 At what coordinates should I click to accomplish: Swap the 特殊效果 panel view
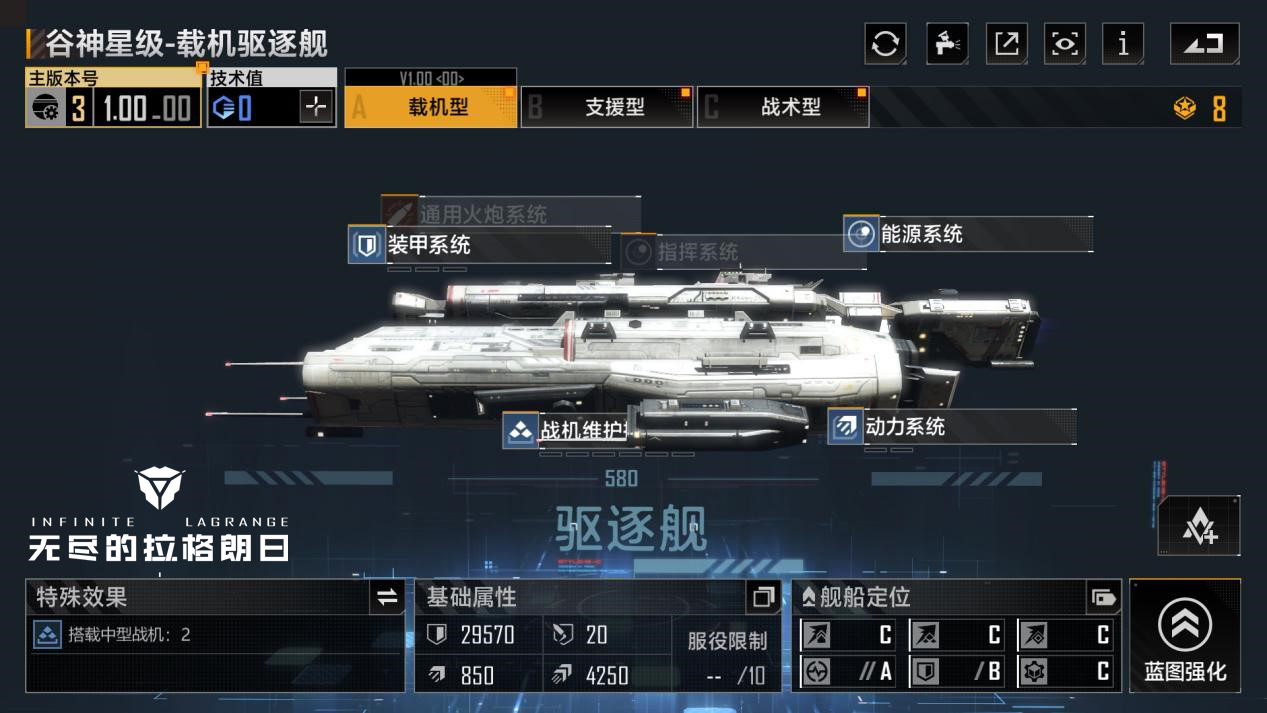pos(387,598)
